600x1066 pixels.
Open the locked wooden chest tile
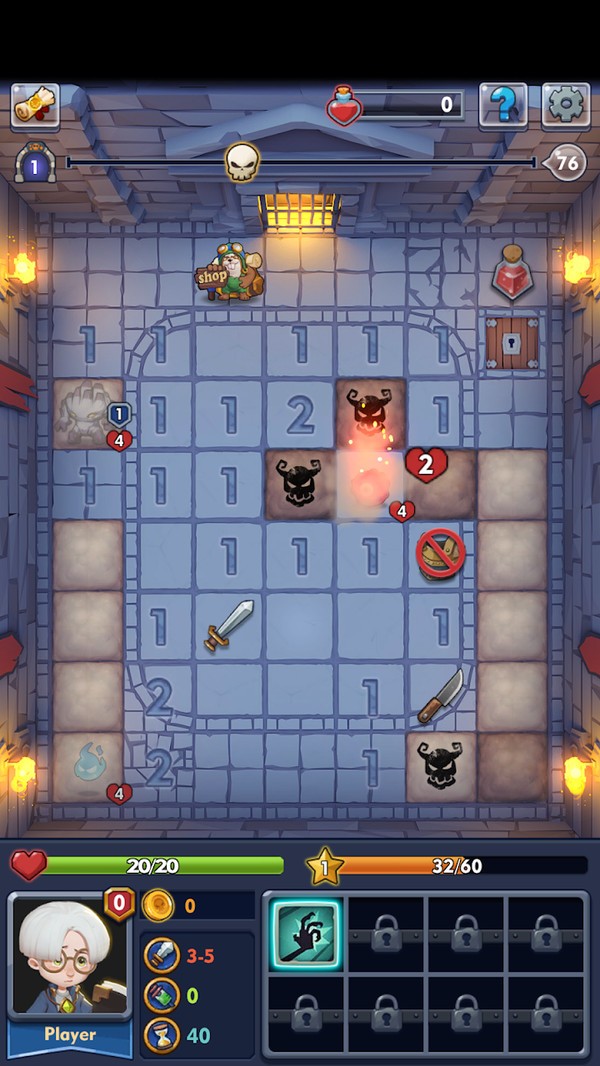512,343
